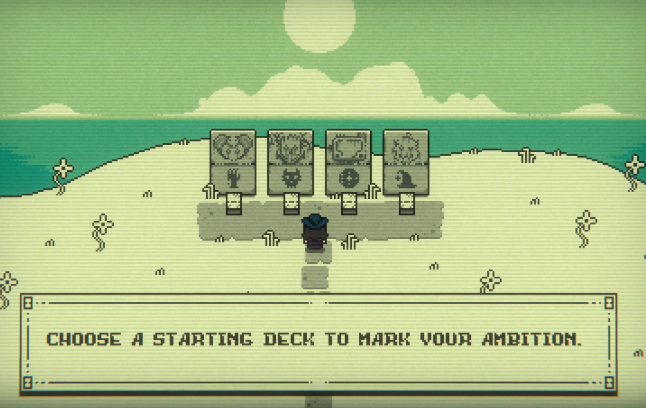Choose the skeletal hand starting deck sign
The height and width of the screenshot is (408, 646).
click(233, 163)
